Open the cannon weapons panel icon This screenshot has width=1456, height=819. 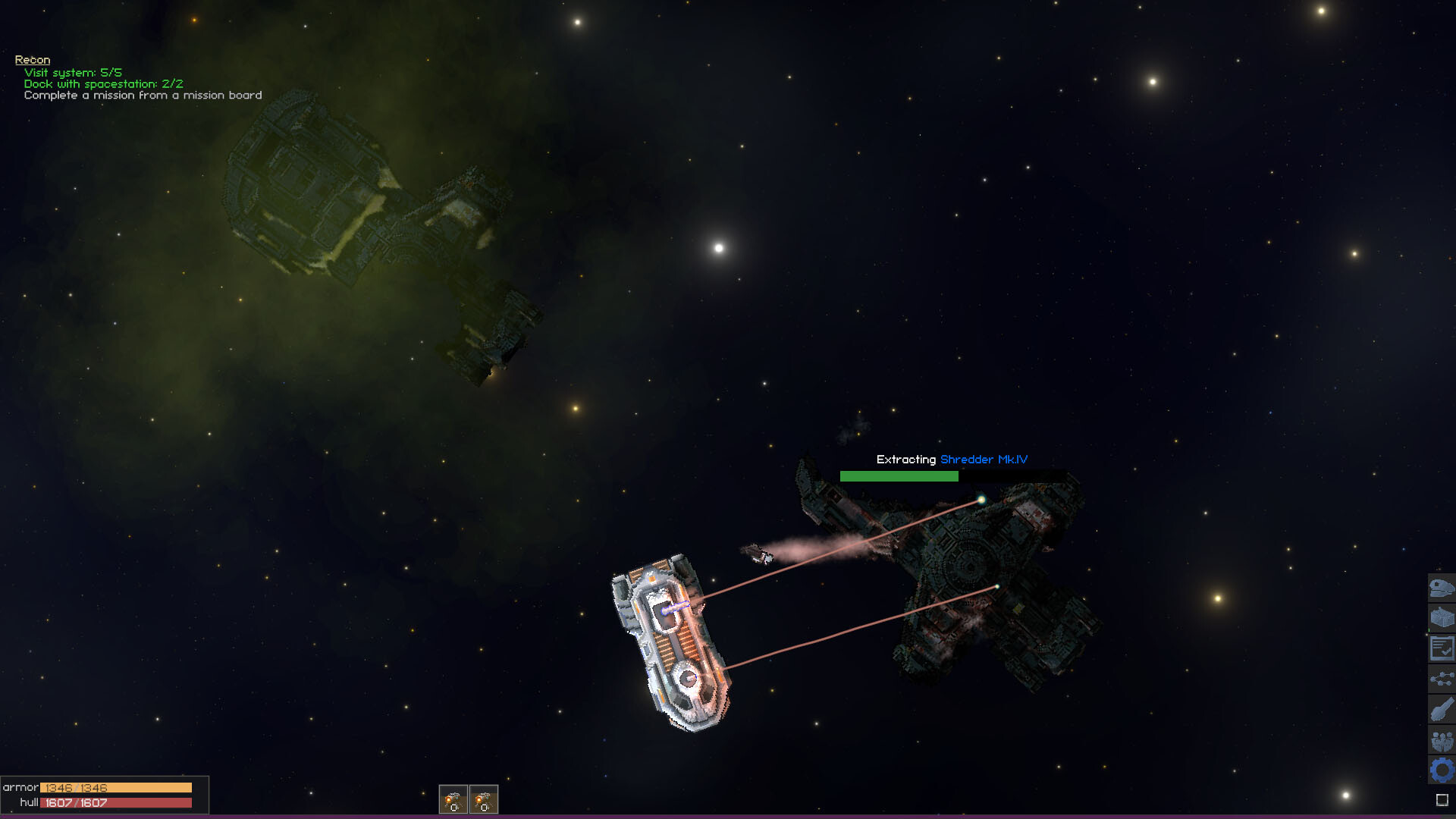(x=1442, y=710)
